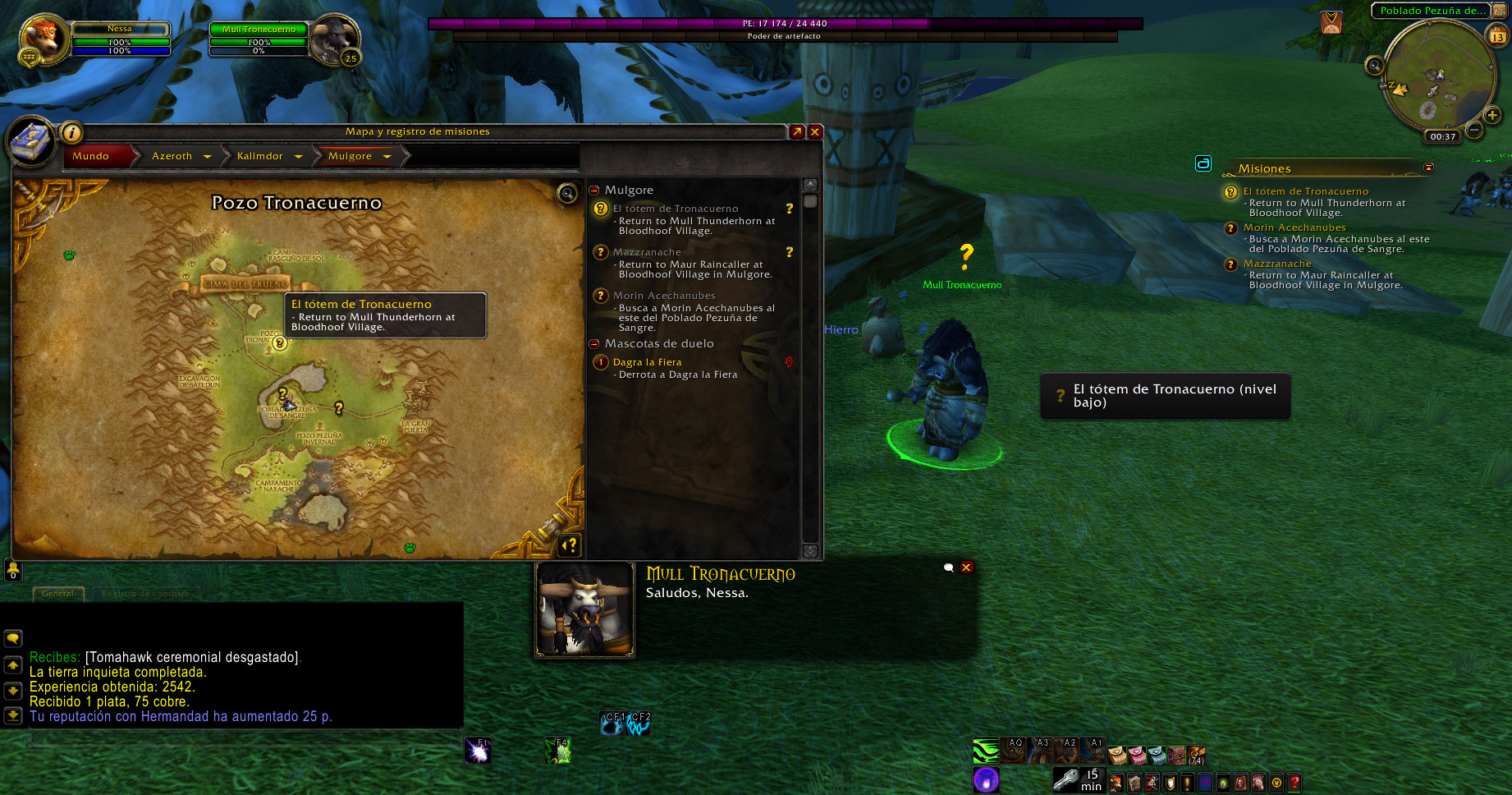Maximize the map window with arrow button
This screenshot has width=1512, height=795.
[796, 131]
